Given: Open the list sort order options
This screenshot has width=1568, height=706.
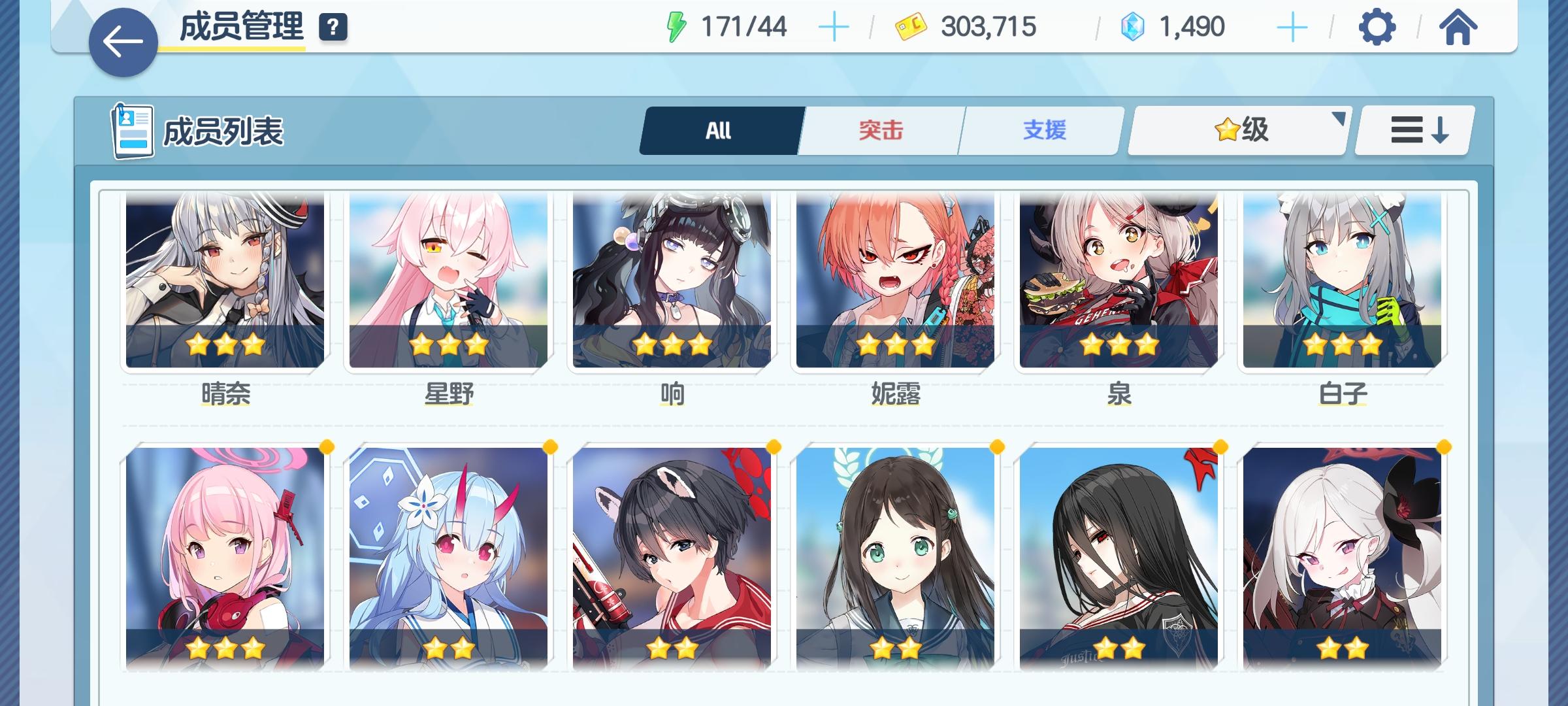Looking at the screenshot, I should pyautogui.click(x=1413, y=129).
